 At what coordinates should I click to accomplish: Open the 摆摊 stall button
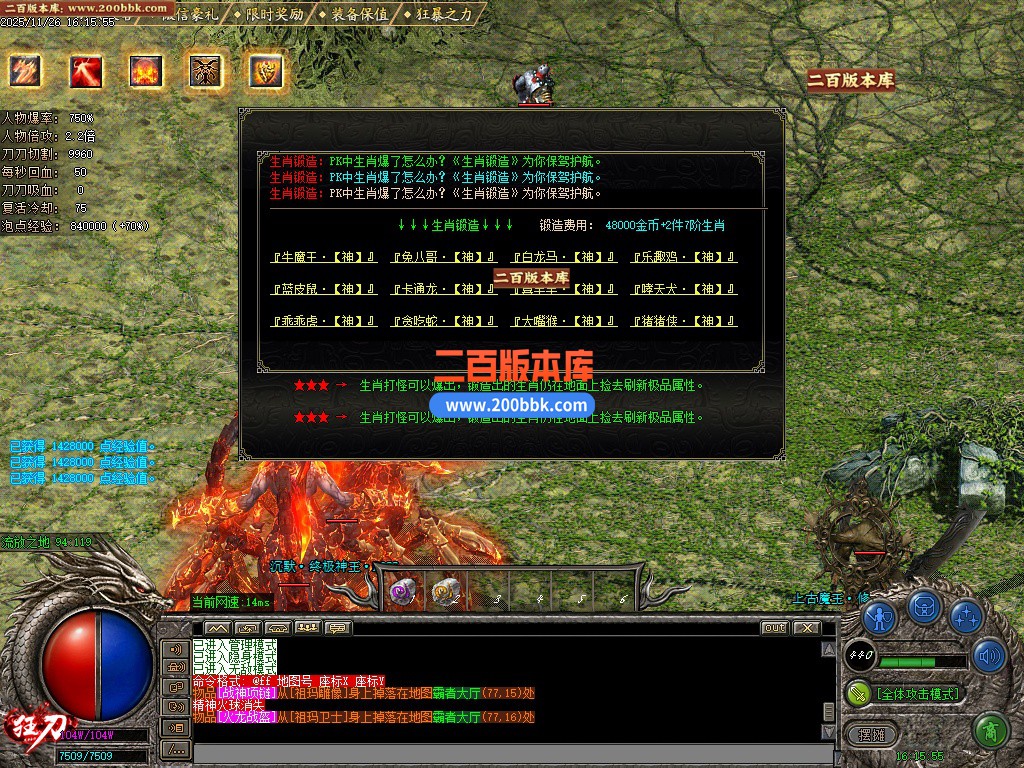point(866,735)
